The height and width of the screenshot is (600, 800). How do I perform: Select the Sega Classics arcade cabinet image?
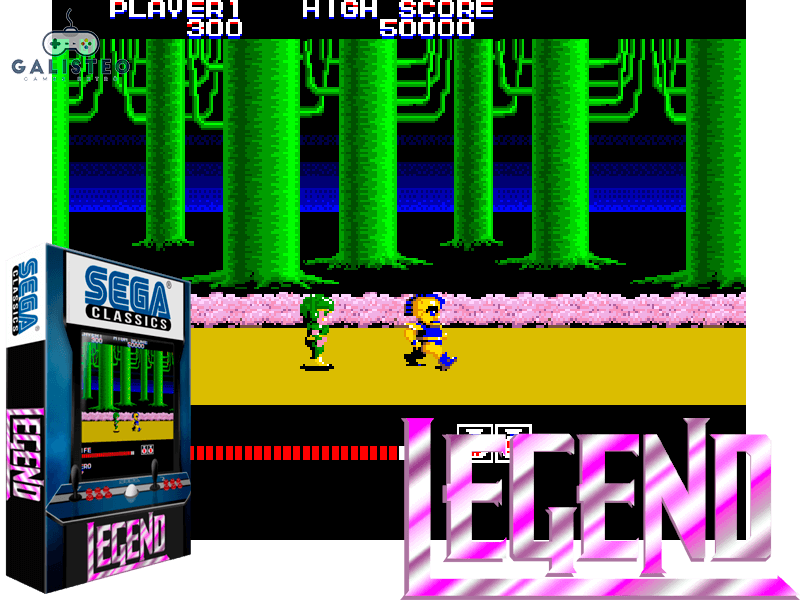click(x=97, y=420)
